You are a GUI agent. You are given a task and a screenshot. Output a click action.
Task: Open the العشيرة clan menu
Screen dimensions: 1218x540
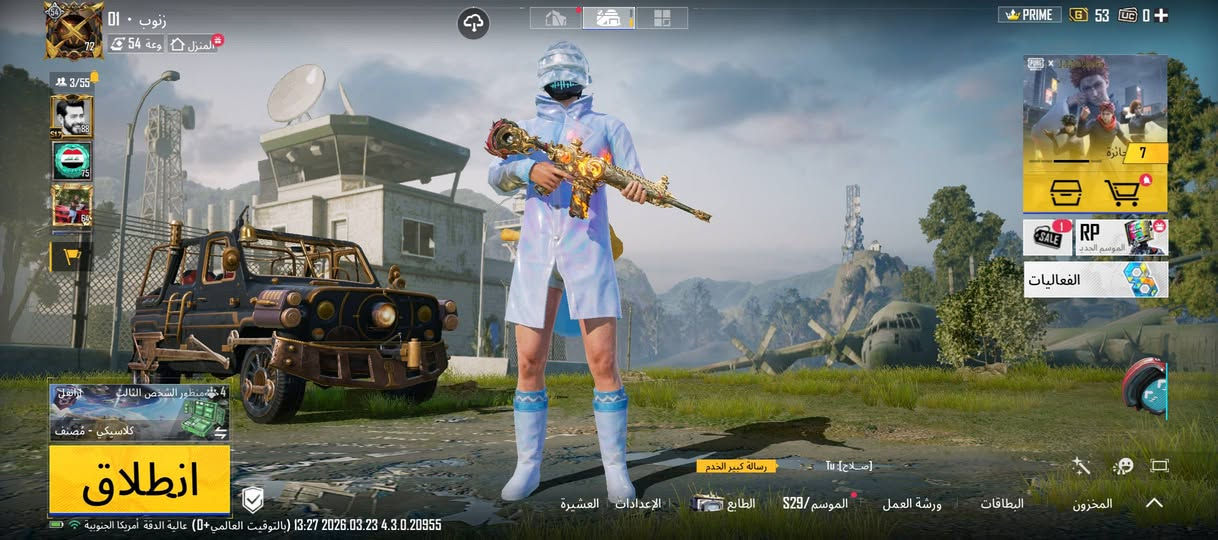(579, 503)
